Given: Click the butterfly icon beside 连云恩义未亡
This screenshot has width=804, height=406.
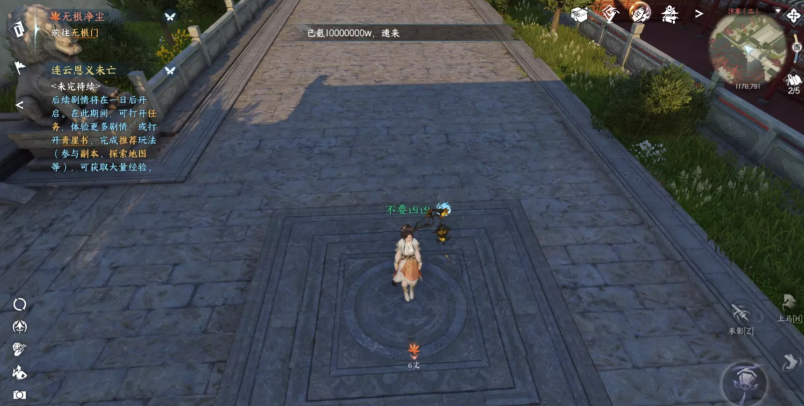Looking at the screenshot, I should coord(170,70).
